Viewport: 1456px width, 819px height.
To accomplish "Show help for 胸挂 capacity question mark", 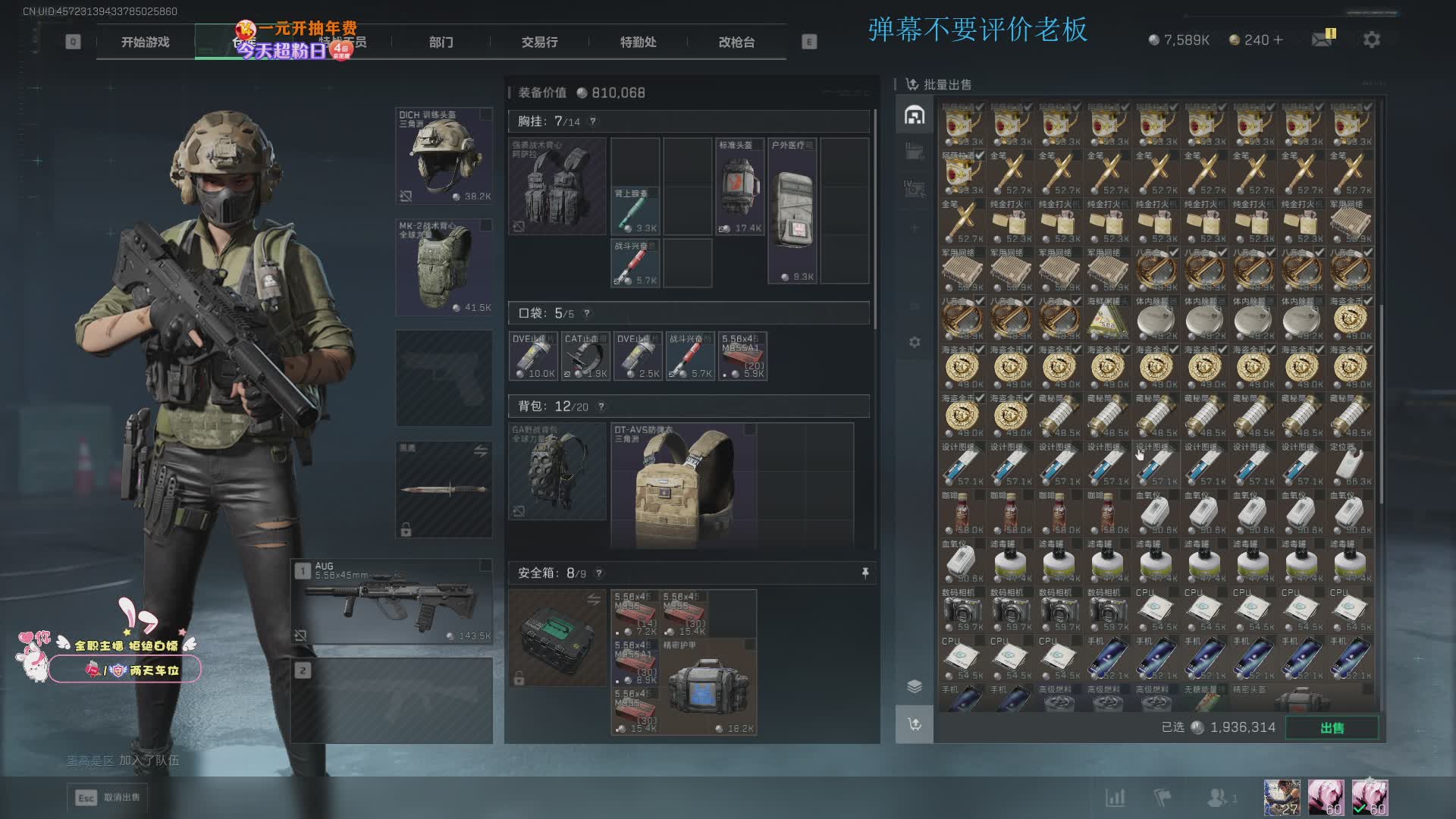I will tap(593, 121).
